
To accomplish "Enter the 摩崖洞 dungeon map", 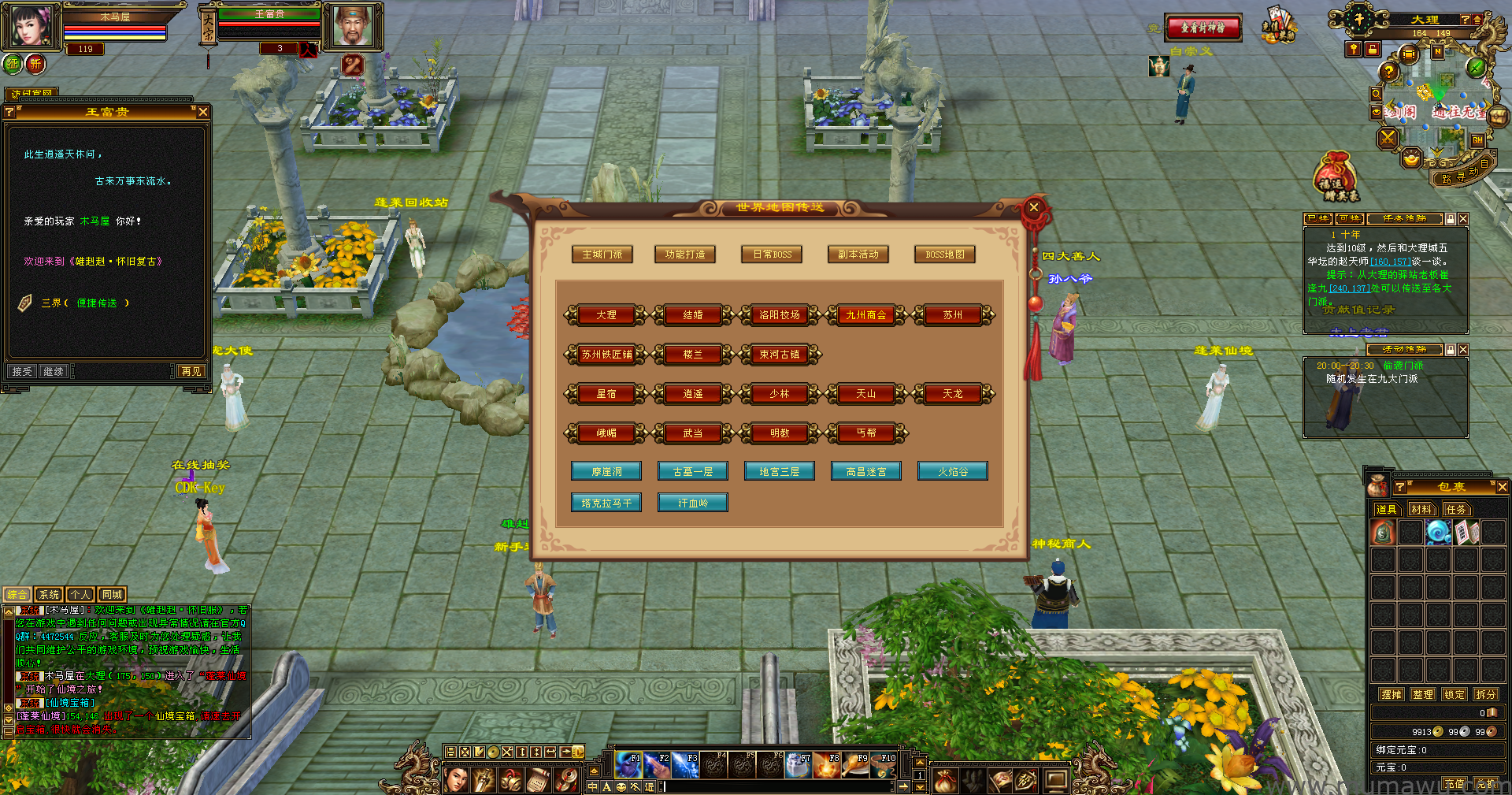I will [x=606, y=471].
